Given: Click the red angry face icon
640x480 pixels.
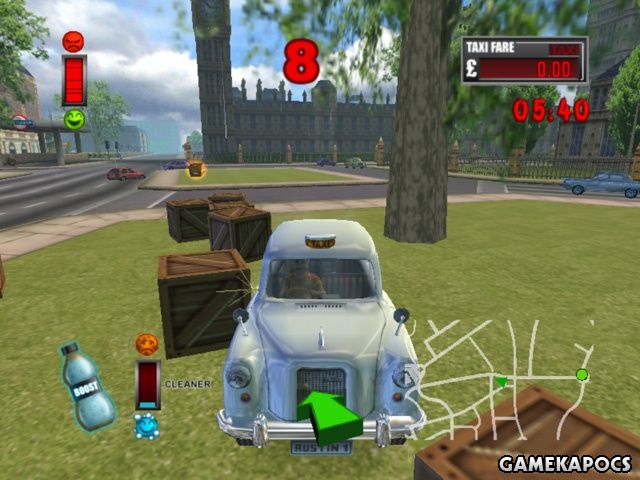Looking at the screenshot, I should (x=73, y=42).
